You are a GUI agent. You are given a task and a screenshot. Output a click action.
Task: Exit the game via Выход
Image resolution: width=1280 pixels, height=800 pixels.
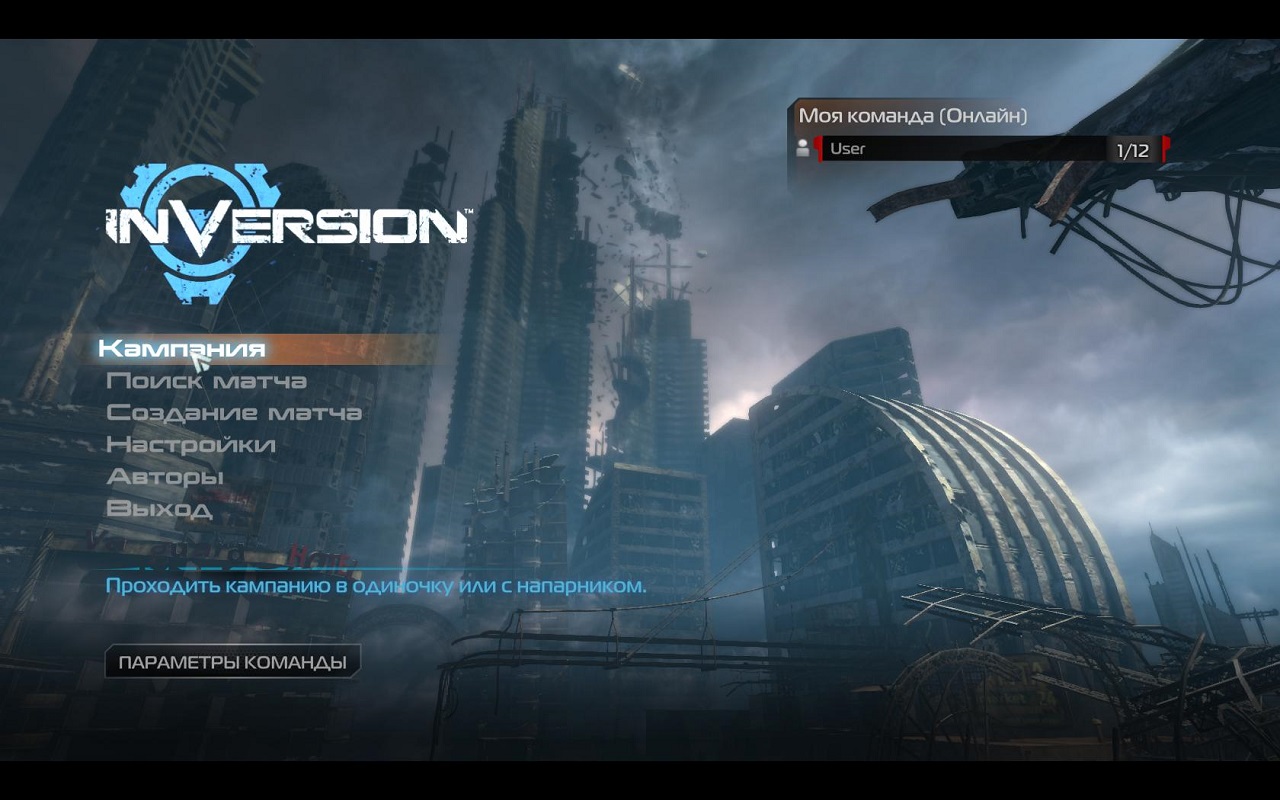159,508
